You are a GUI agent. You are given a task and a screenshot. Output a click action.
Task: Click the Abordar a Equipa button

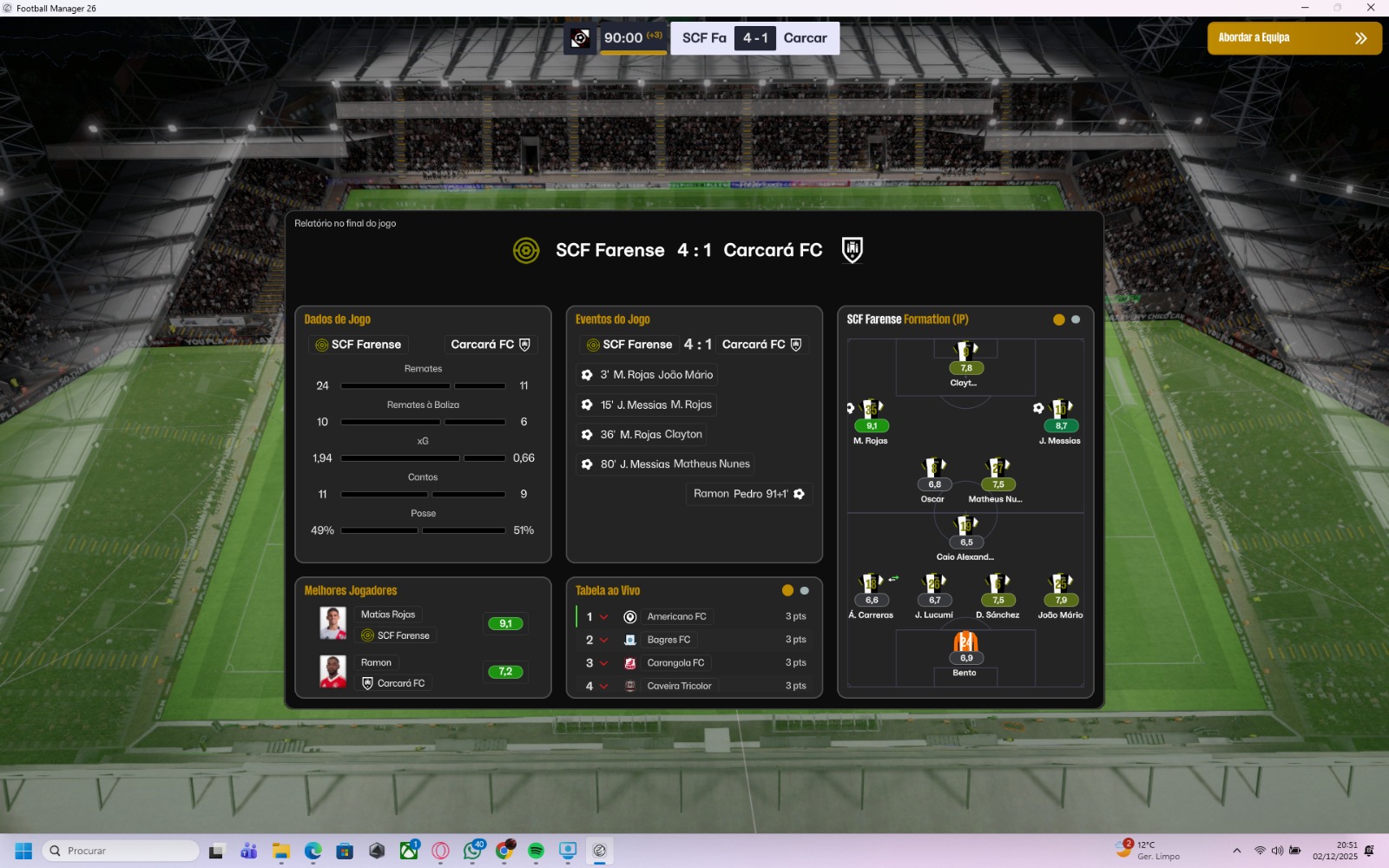tap(1294, 38)
